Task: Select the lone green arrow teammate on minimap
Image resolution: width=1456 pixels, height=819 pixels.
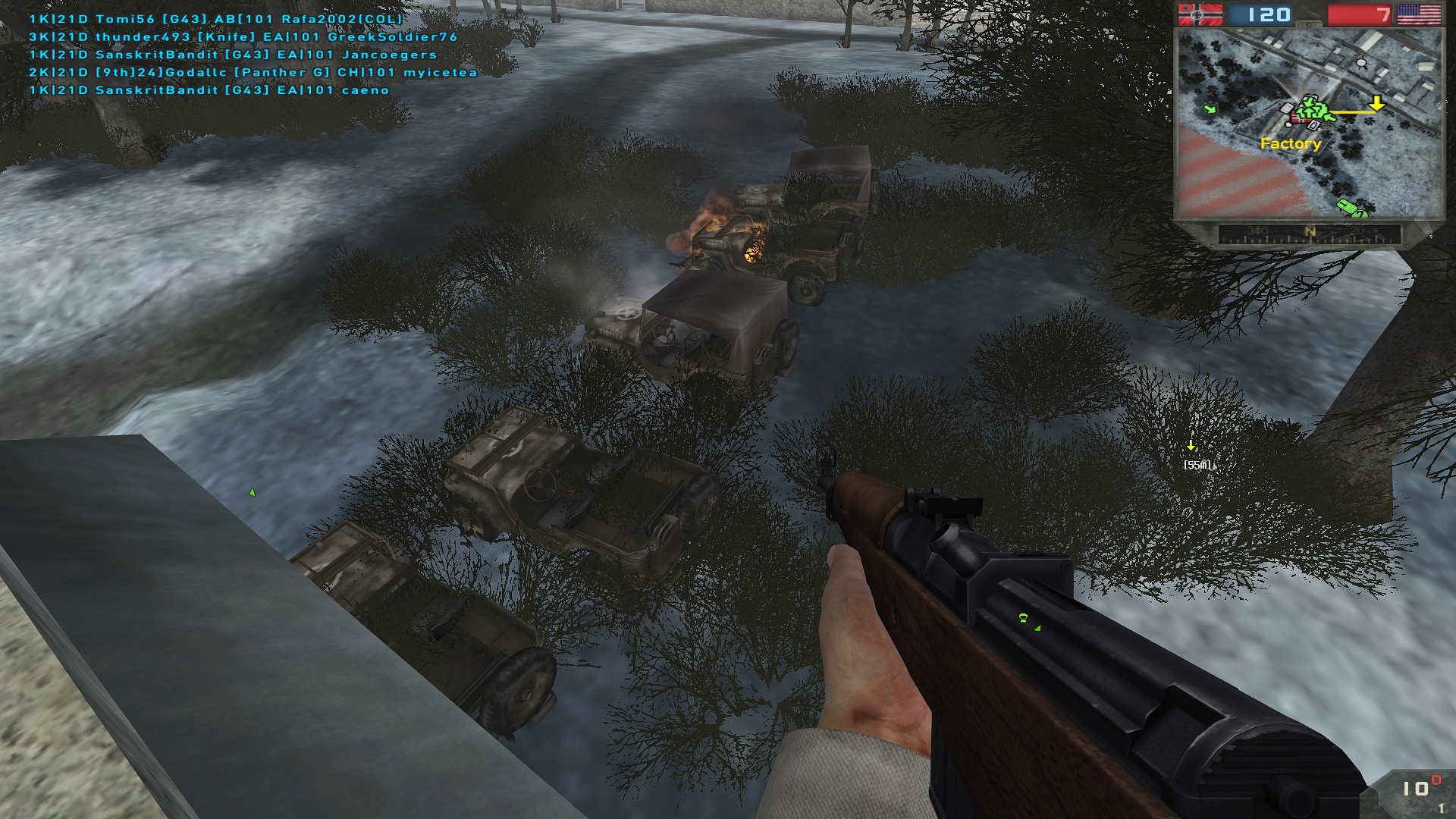Action: pos(1210,110)
